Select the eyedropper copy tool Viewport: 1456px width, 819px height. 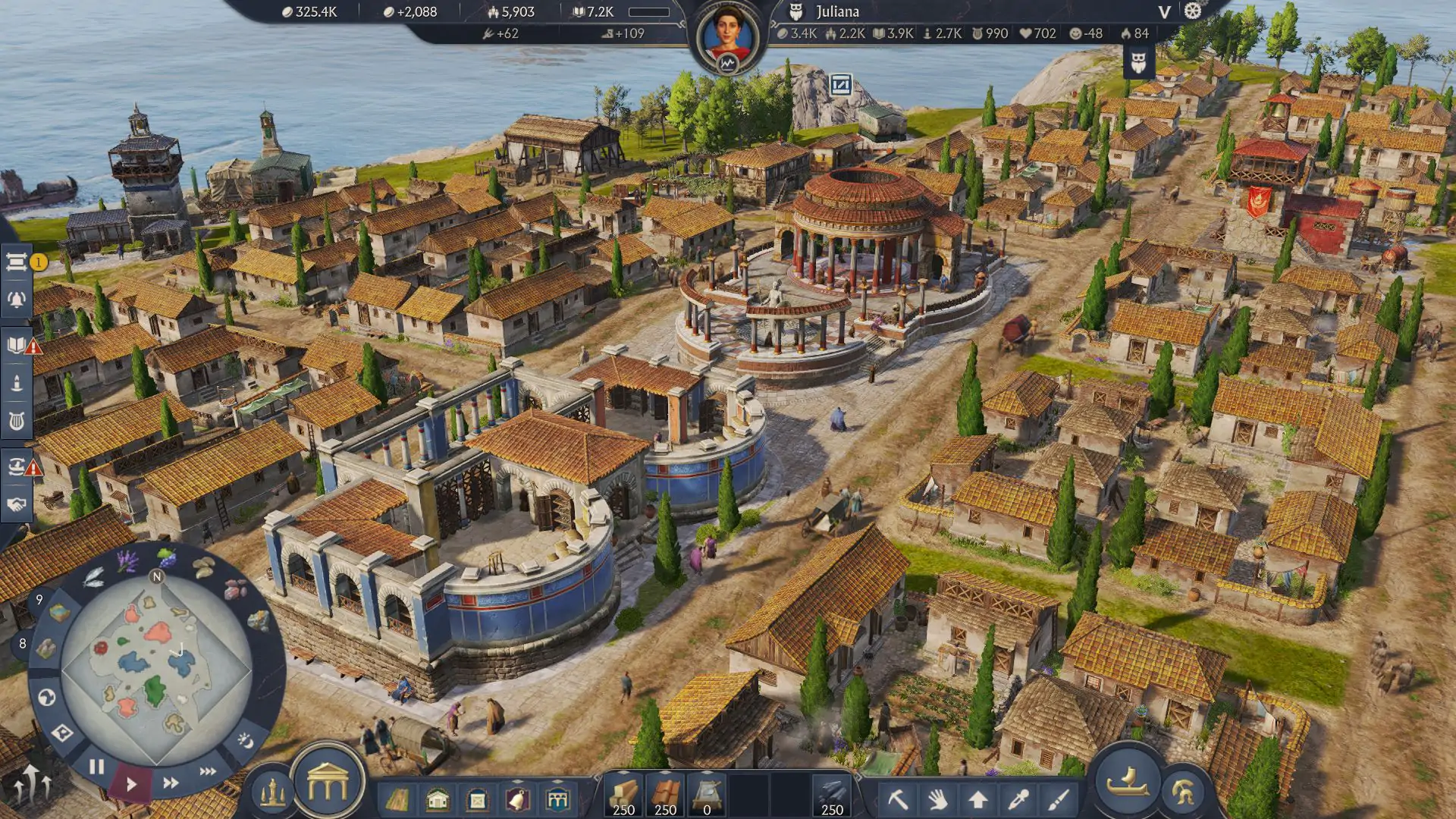[1018, 799]
